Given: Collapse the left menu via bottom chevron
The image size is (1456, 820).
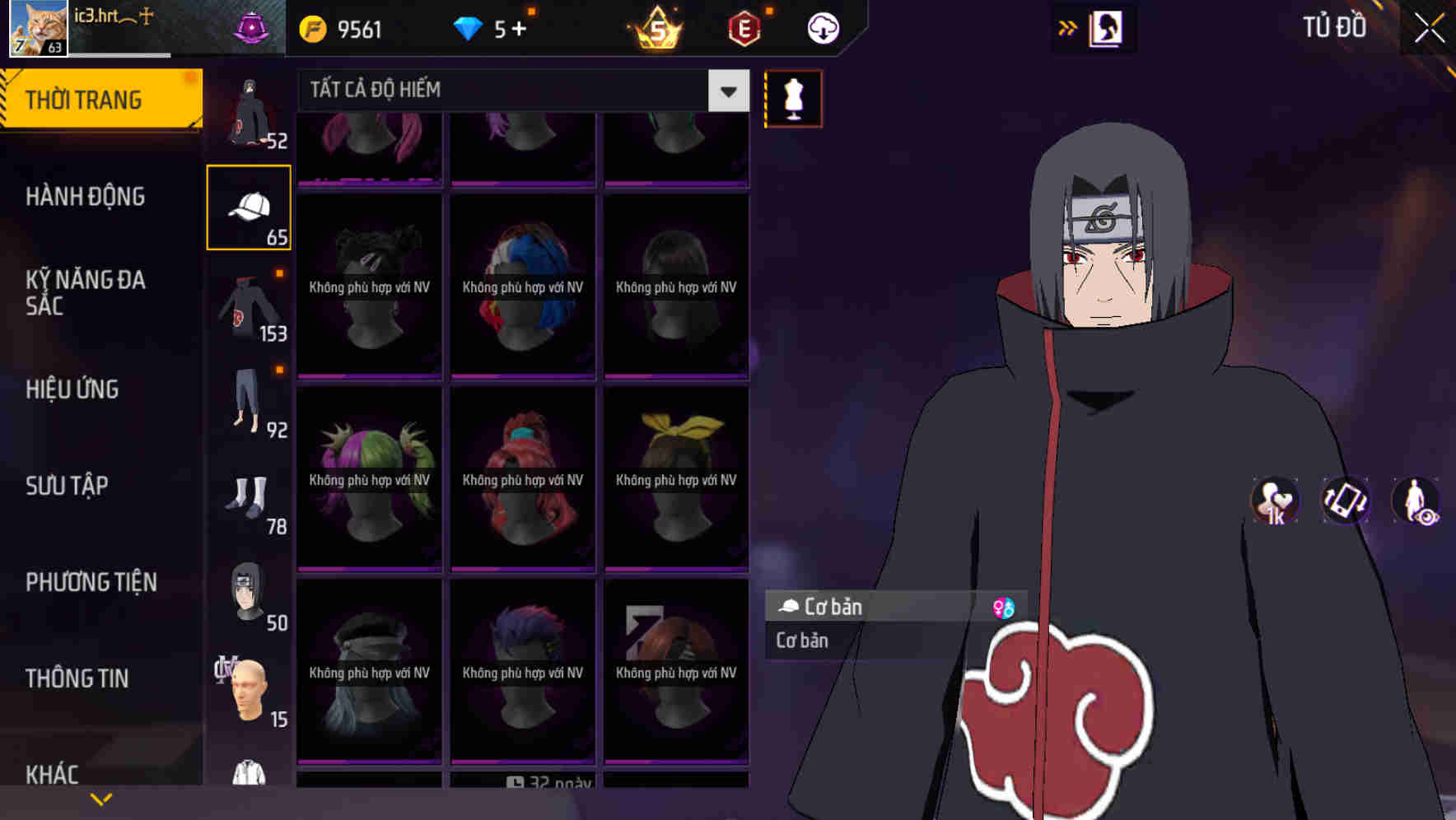Looking at the screenshot, I should 102,797.
